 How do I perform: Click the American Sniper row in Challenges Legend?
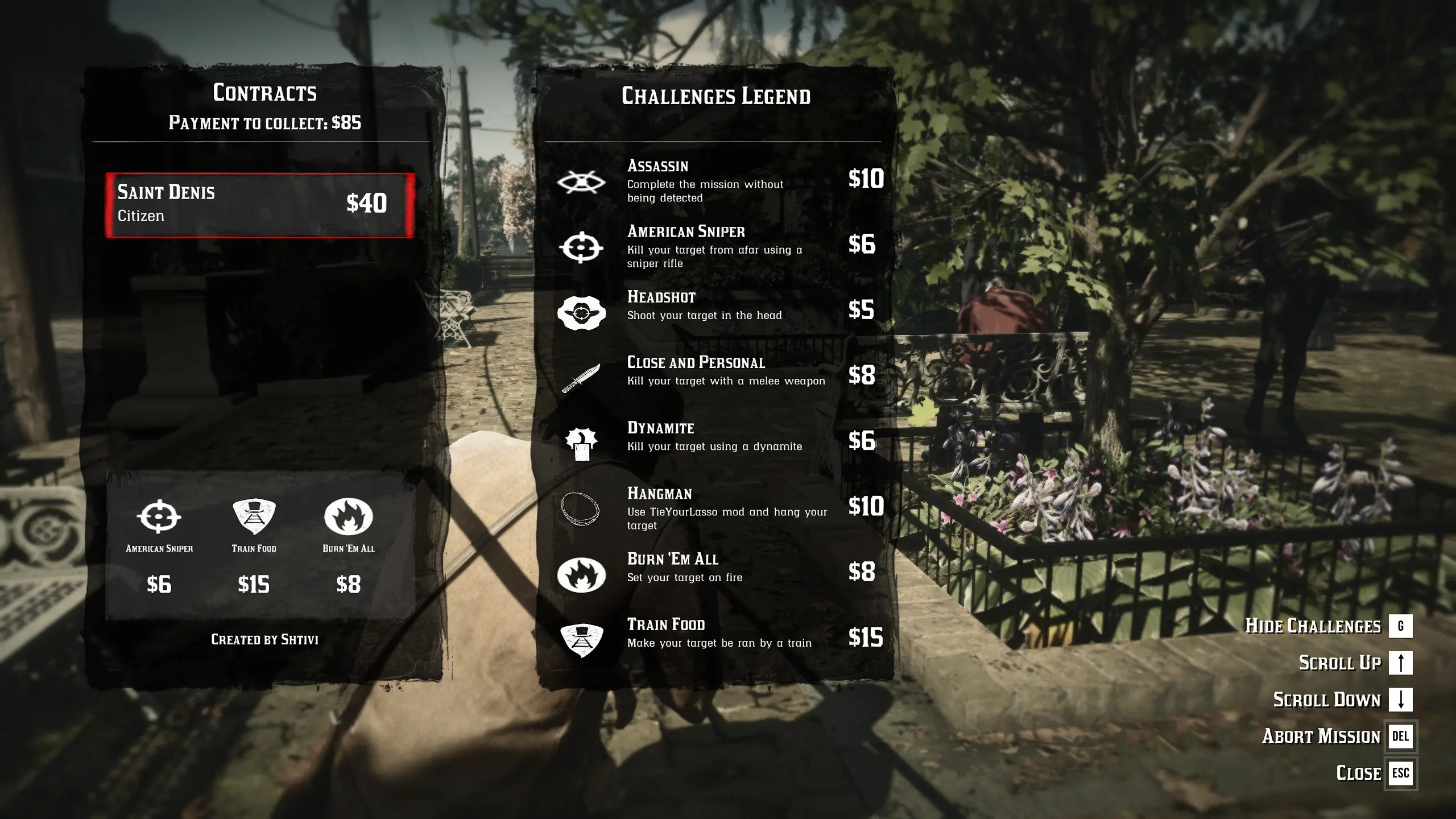click(717, 246)
